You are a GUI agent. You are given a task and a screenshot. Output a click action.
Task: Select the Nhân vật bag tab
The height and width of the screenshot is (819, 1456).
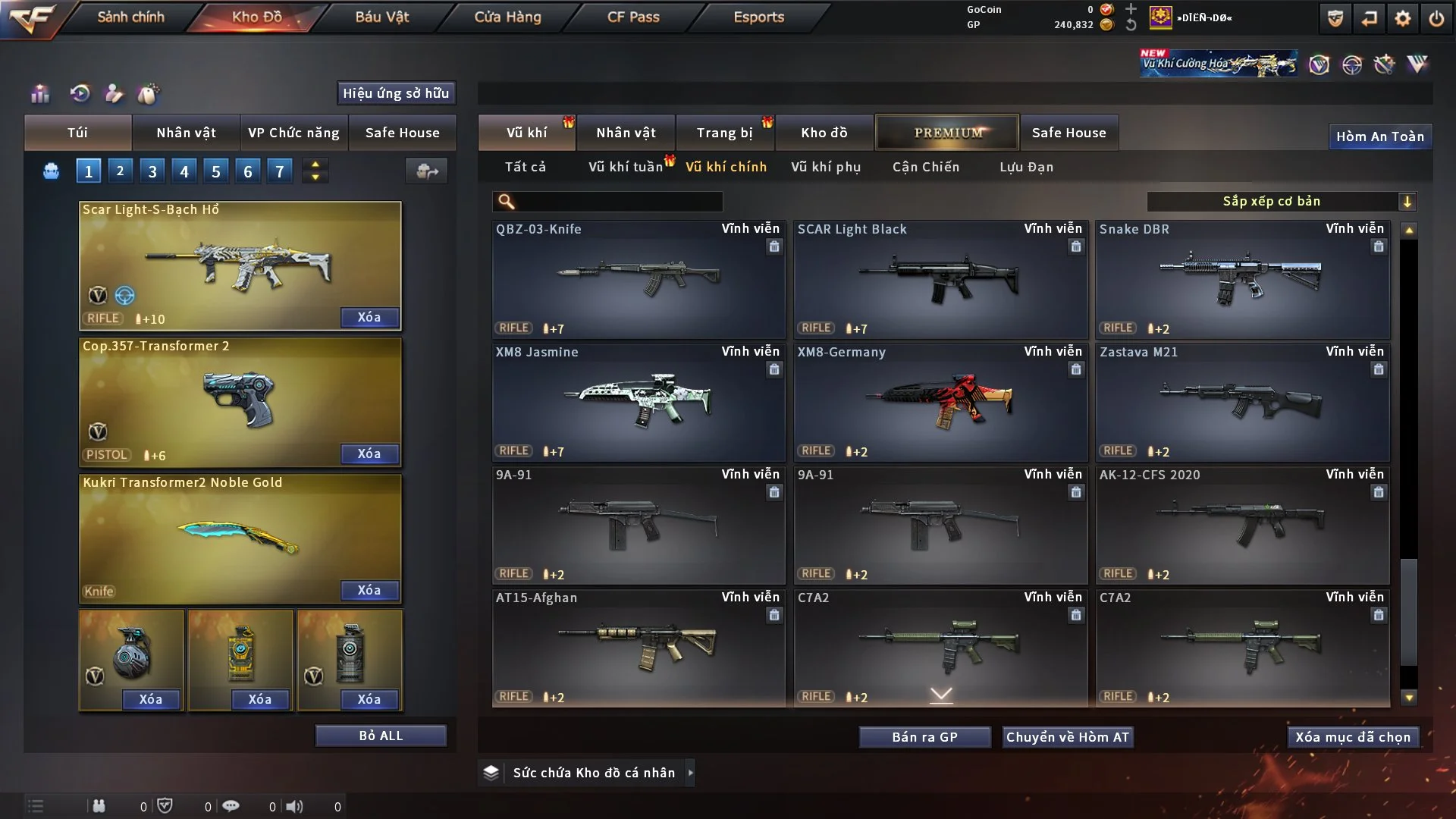[186, 133]
